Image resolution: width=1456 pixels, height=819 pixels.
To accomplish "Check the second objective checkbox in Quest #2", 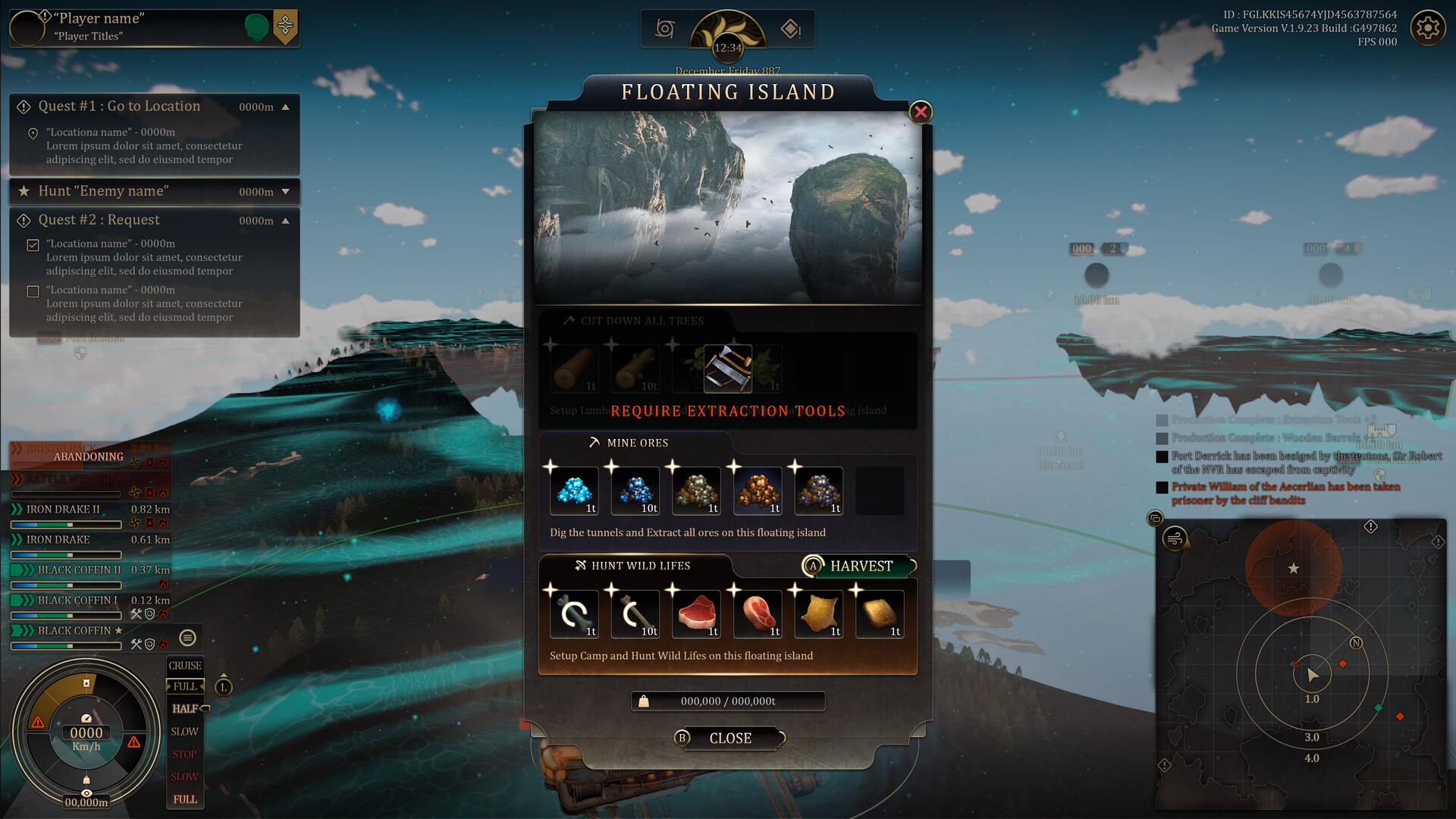I will [x=32, y=290].
